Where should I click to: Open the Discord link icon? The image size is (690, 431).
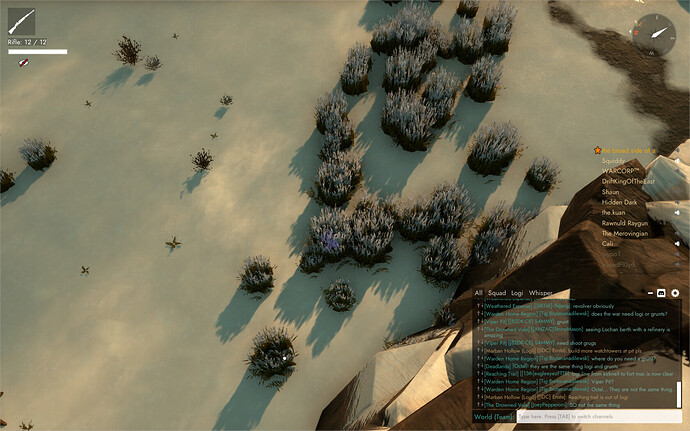(661, 293)
